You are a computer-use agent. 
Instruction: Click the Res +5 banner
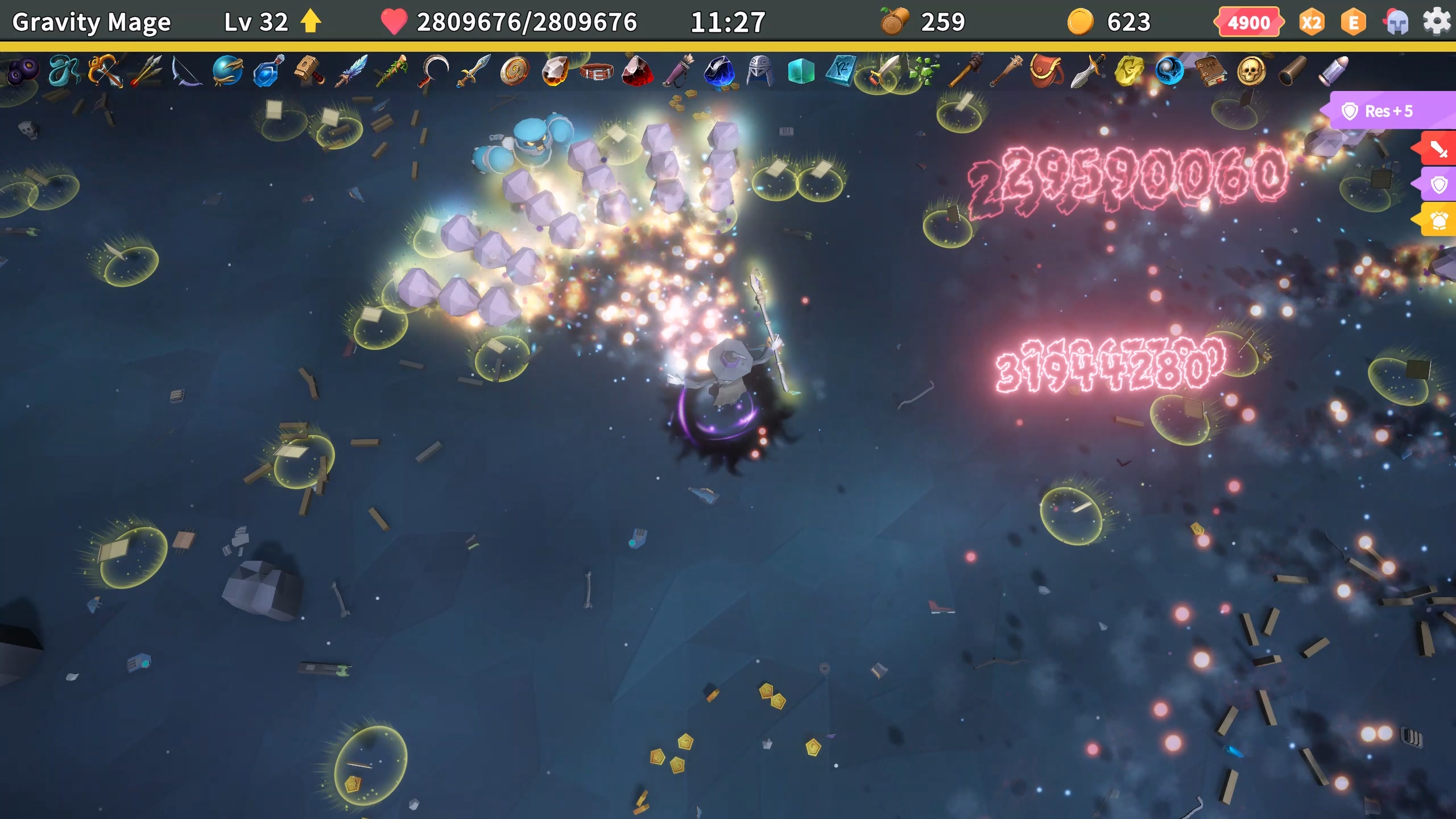point(1388,111)
